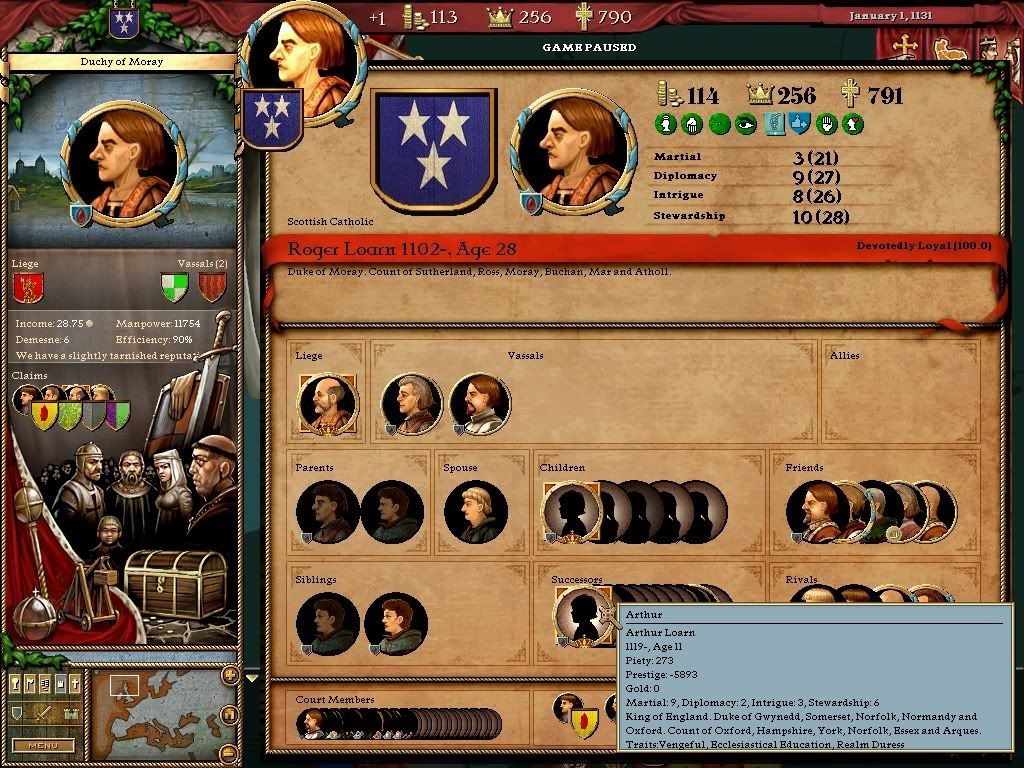Select the first child silhouette portrait
1024x768 pixels.
(x=571, y=512)
